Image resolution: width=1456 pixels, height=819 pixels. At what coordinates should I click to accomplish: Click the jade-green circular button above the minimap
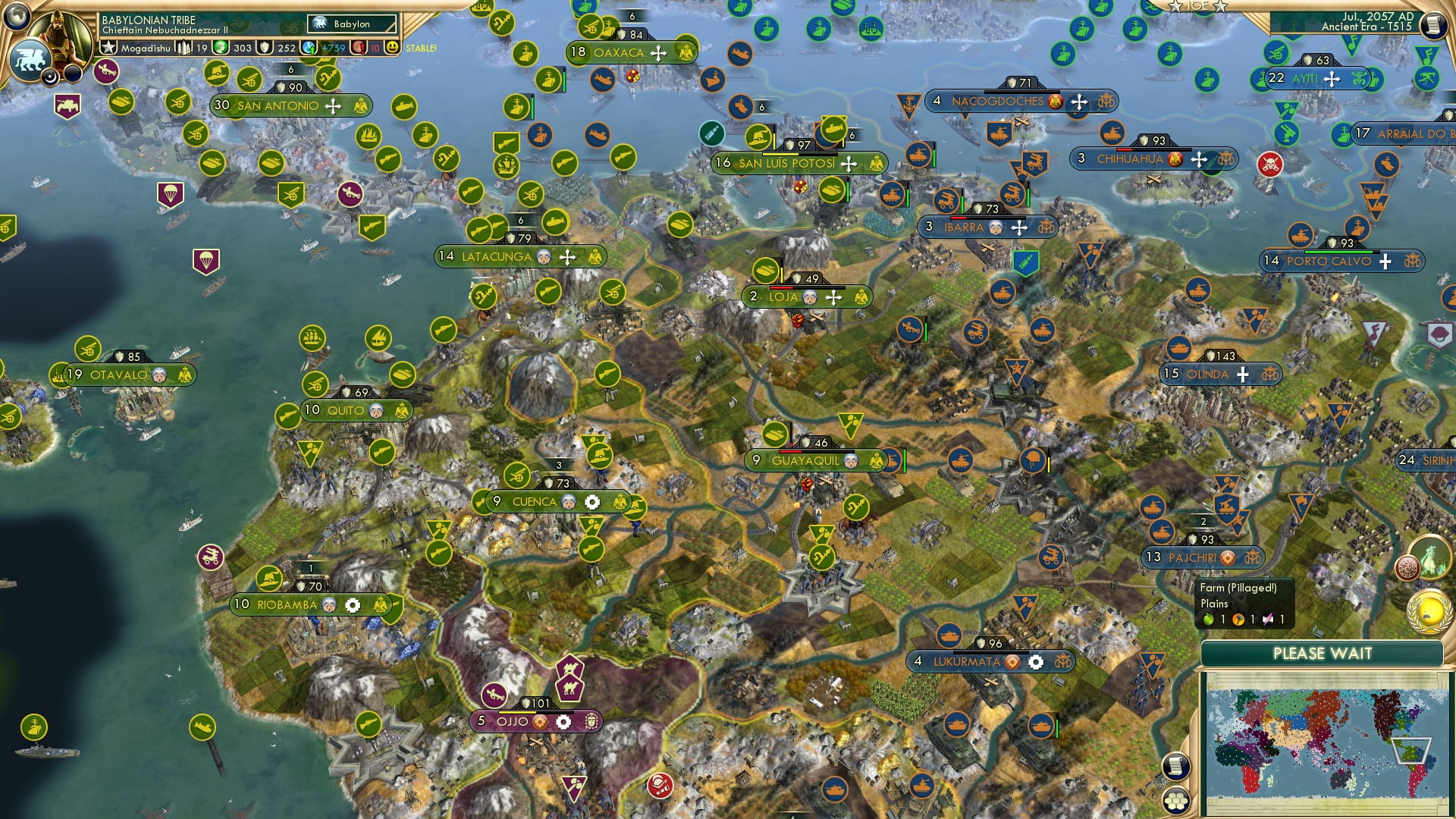pos(1430,557)
